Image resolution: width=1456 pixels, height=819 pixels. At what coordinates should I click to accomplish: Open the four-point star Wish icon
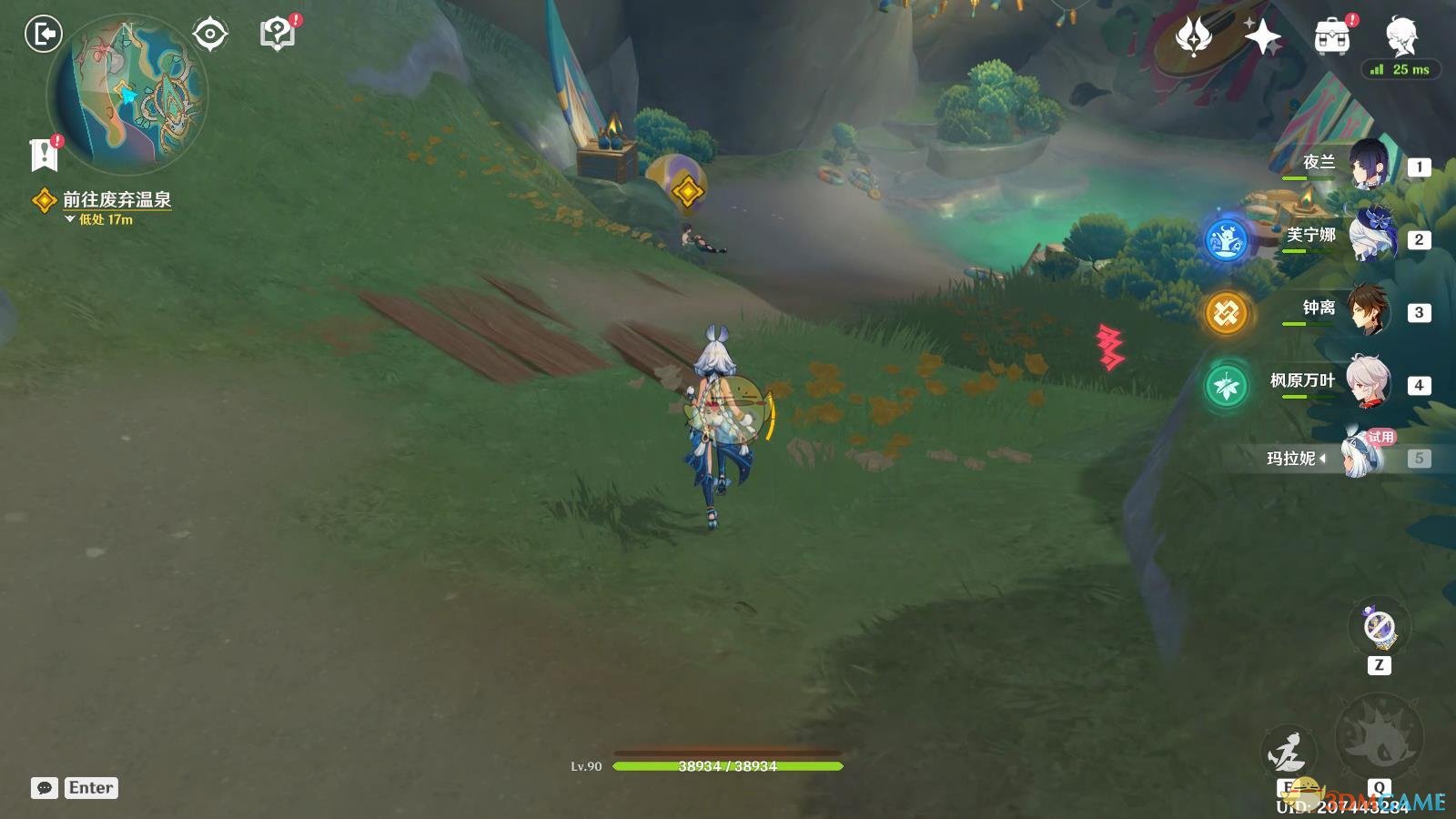[1263, 37]
